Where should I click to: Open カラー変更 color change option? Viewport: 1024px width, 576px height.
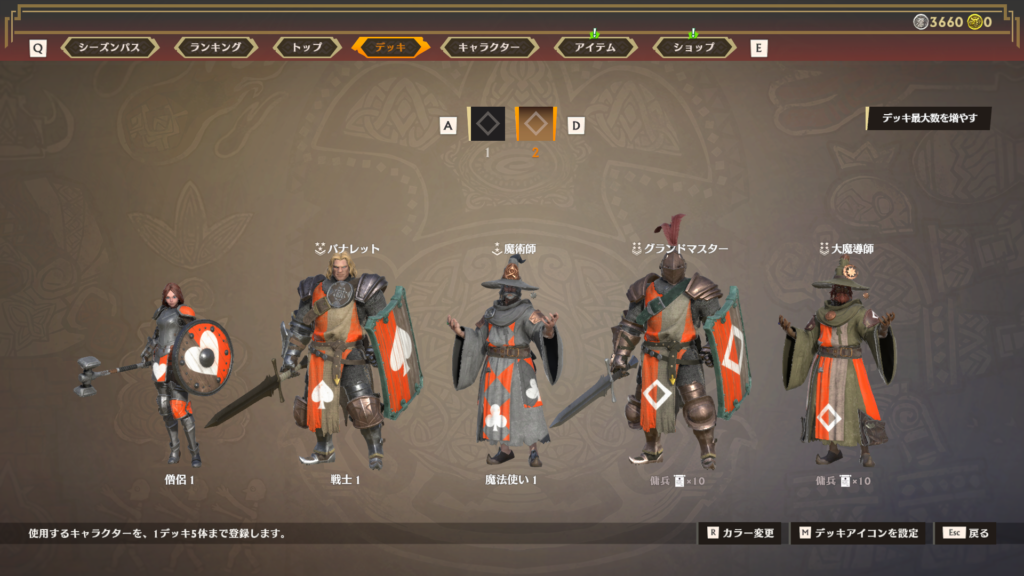click(x=740, y=533)
